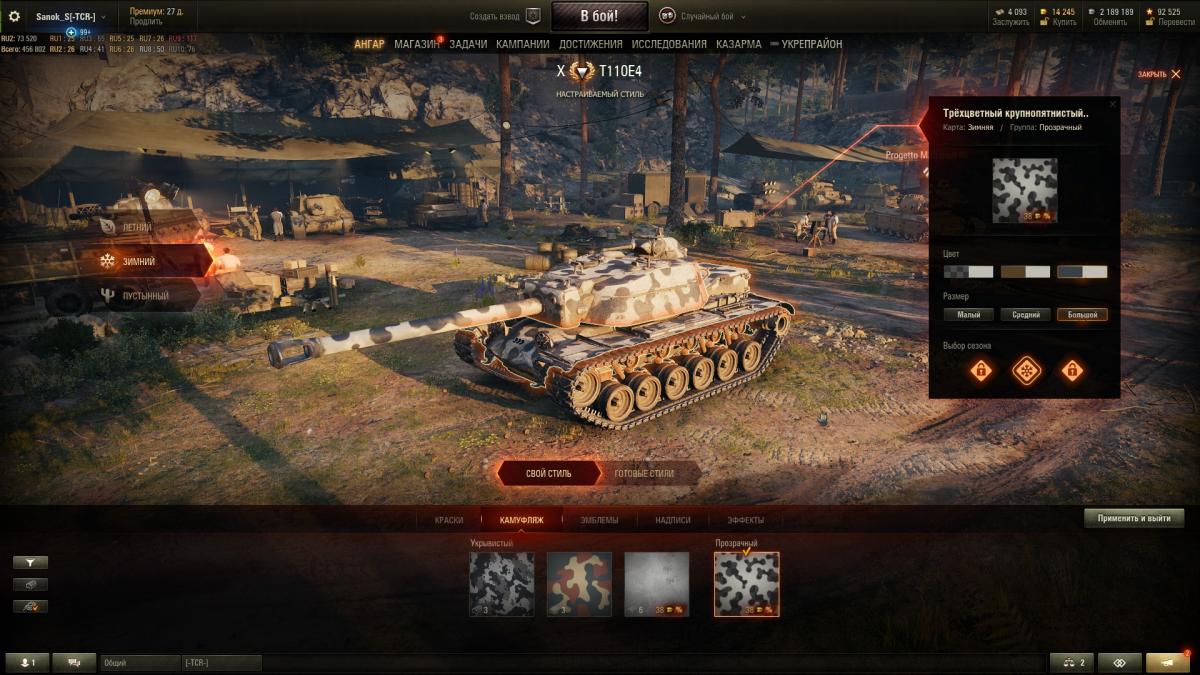Select the Летний season option

pos(138,227)
